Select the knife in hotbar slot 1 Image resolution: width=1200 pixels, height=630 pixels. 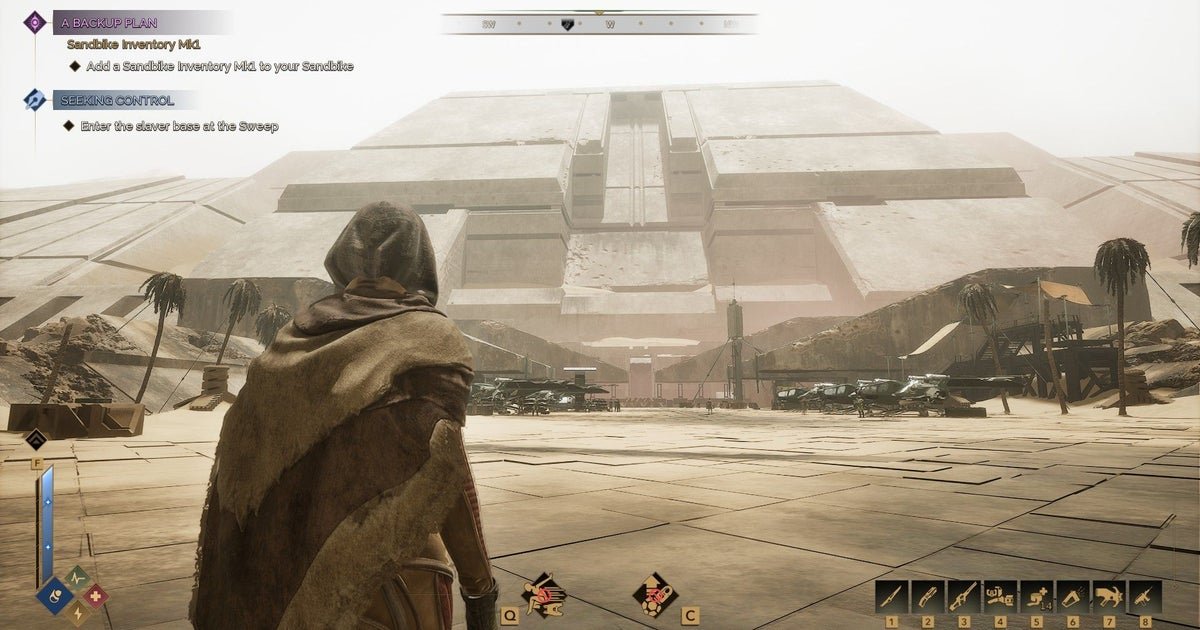coord(892,596)
